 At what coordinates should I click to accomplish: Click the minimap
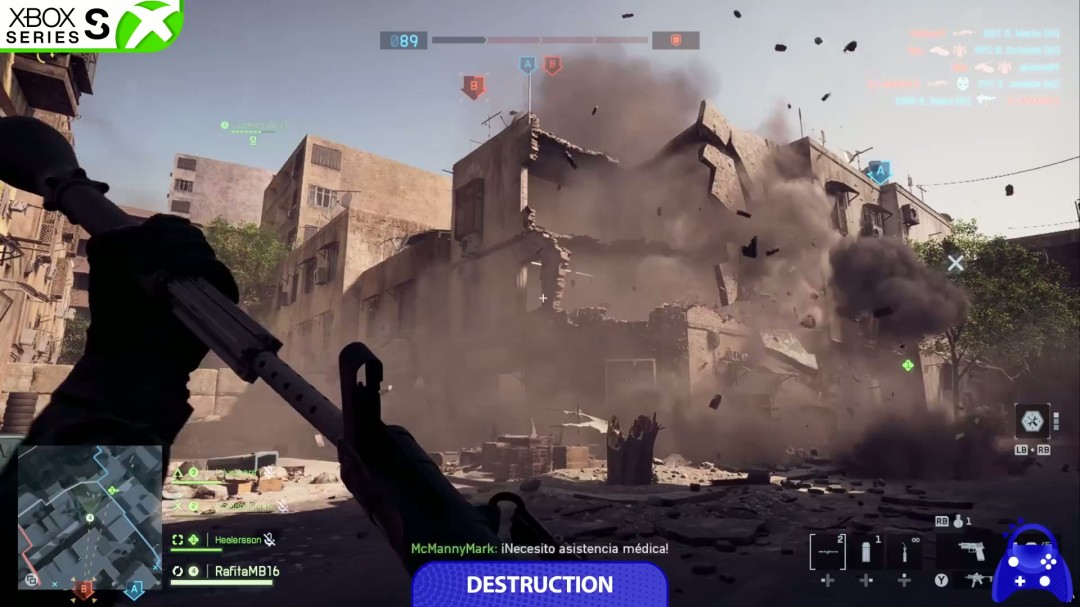(90, 515)
